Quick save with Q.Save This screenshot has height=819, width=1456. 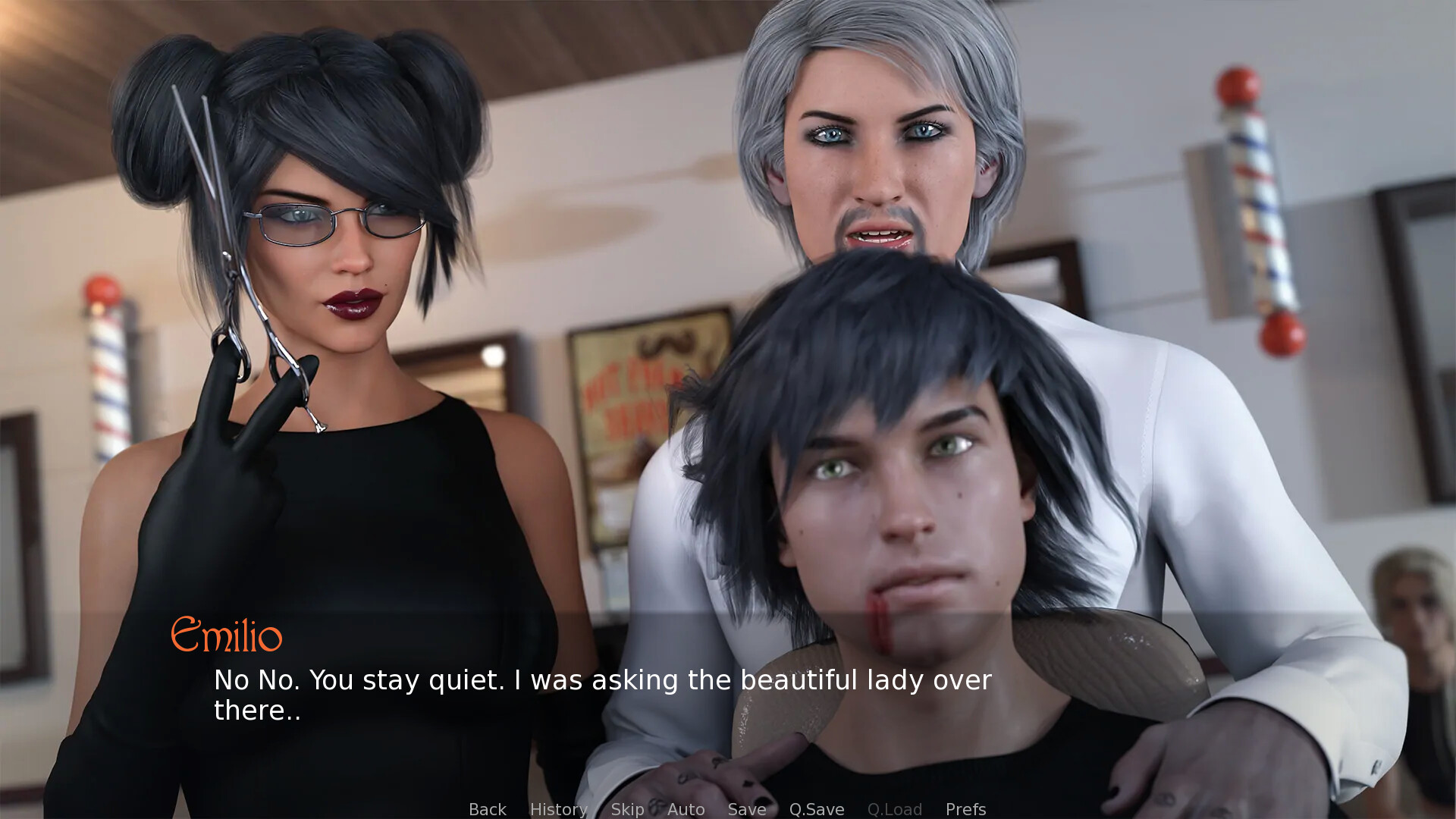click(x=816, y=809)
